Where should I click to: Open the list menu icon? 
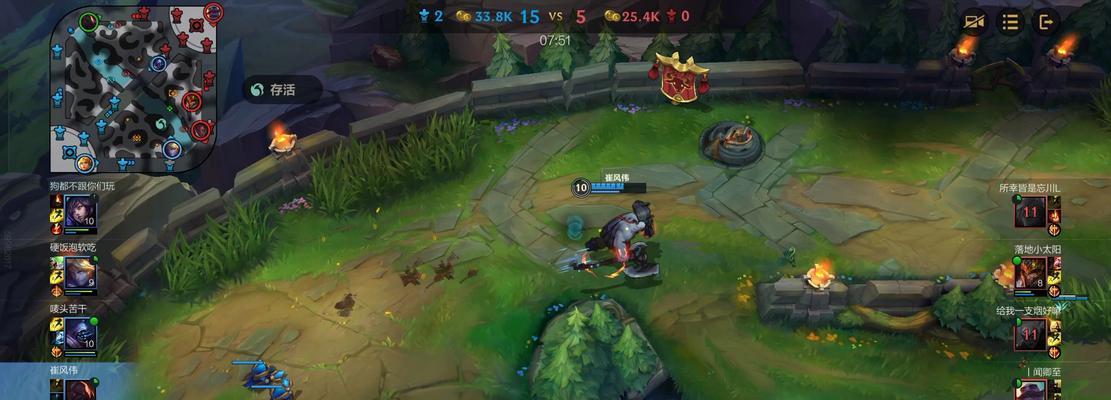[1011, 21]
